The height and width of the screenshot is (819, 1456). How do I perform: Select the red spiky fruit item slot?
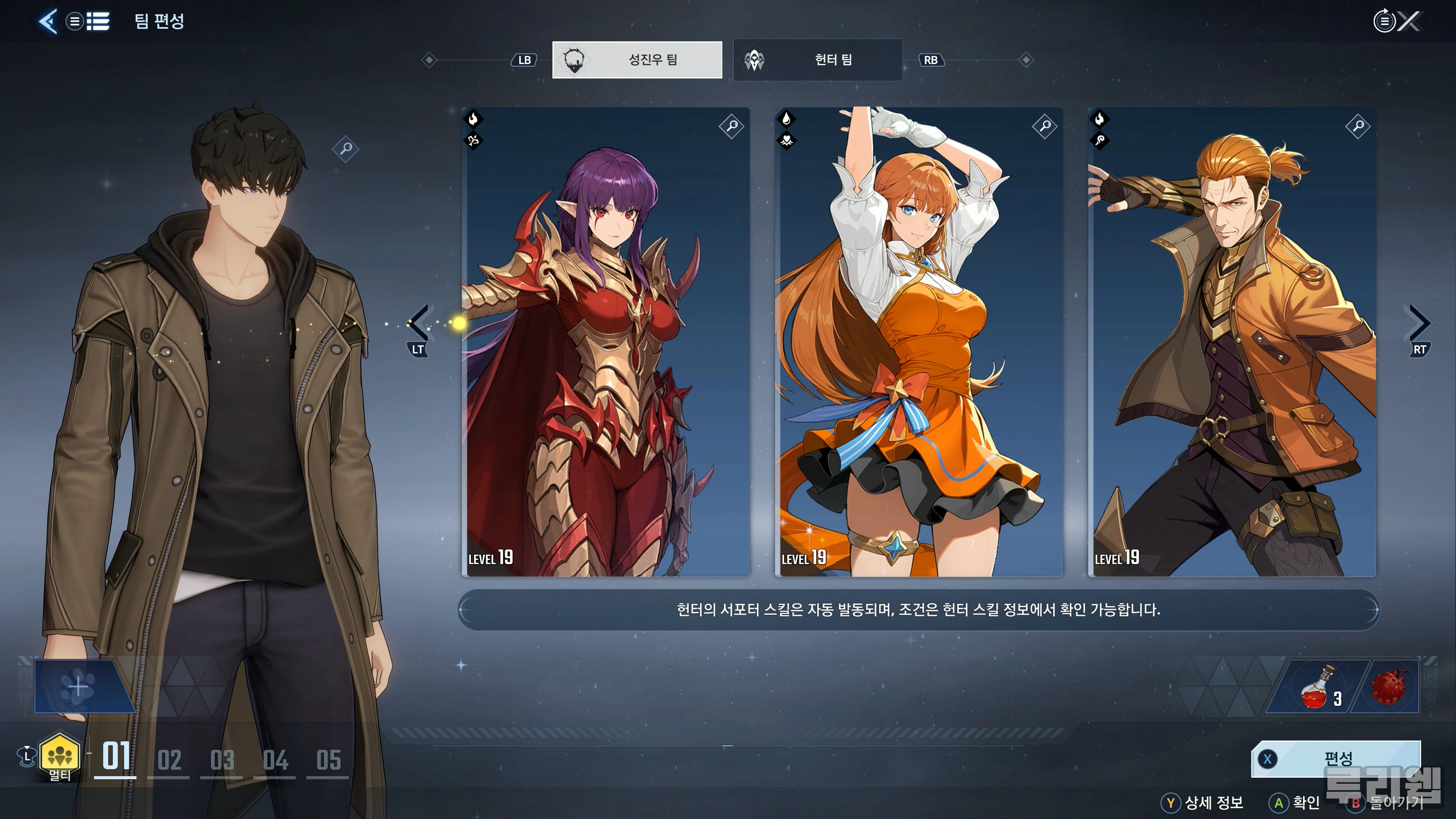click(x=1388, y=687)
